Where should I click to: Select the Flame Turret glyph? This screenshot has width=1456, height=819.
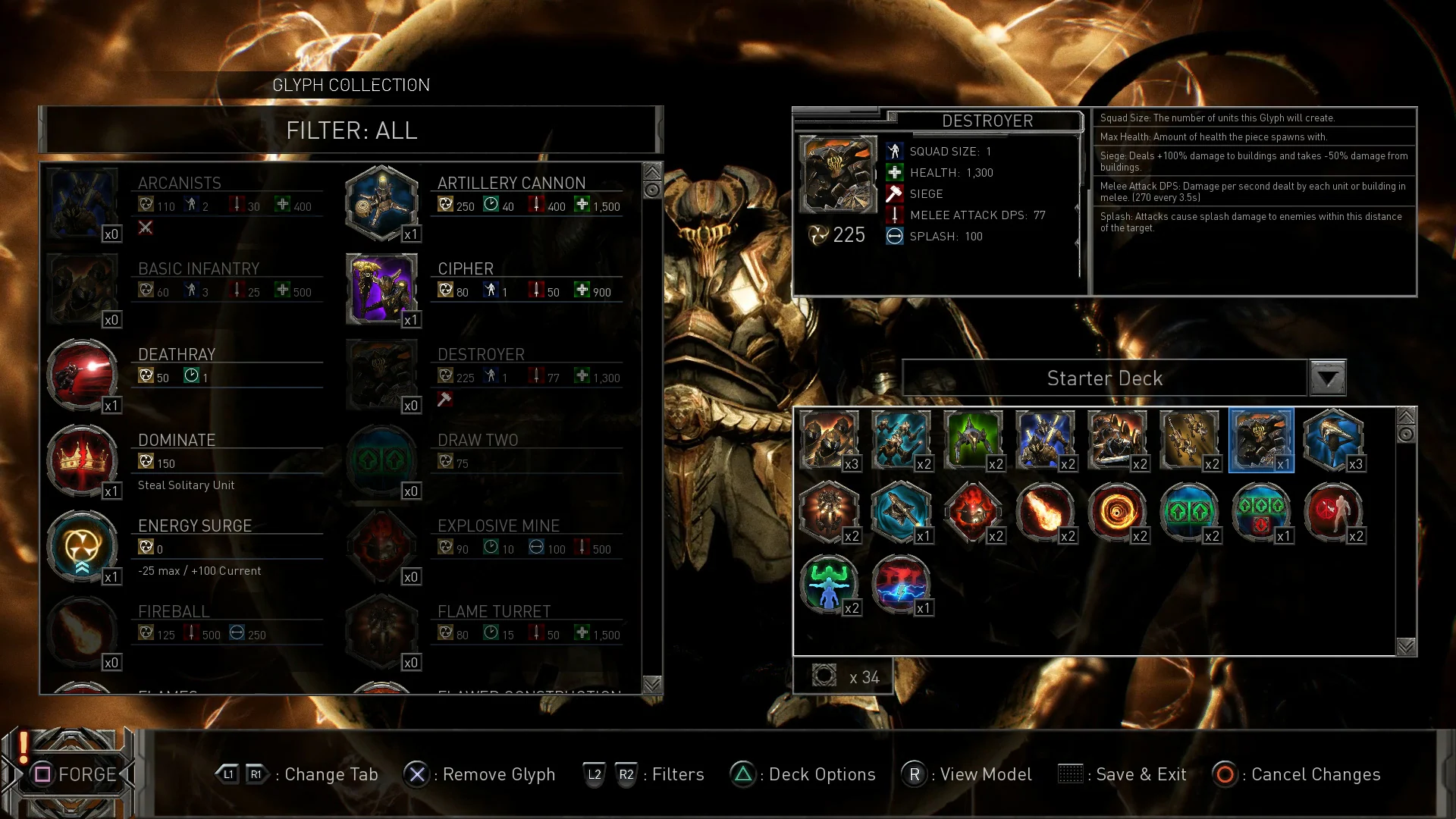coord(382,631)
